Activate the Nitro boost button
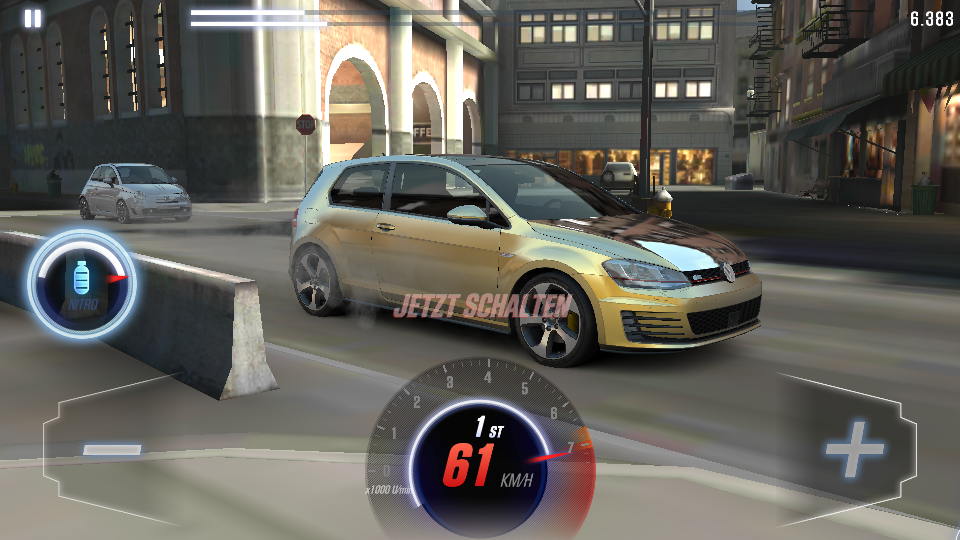Image resolution: width=960 pixels, height=540 pixels. pyautogui.click(x=82, y=283)
